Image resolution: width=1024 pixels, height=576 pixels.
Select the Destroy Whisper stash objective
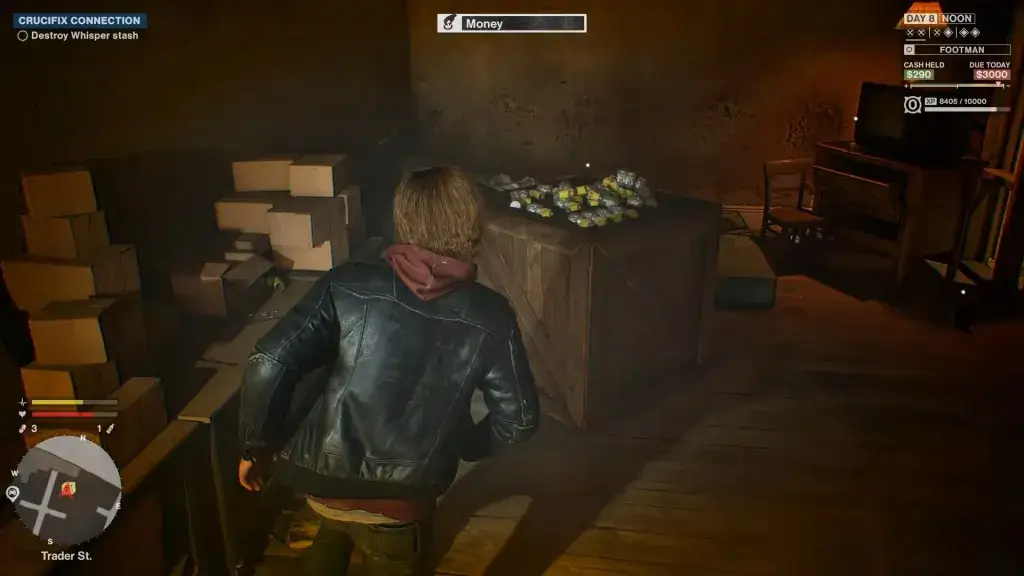click(x=84, y=36)
